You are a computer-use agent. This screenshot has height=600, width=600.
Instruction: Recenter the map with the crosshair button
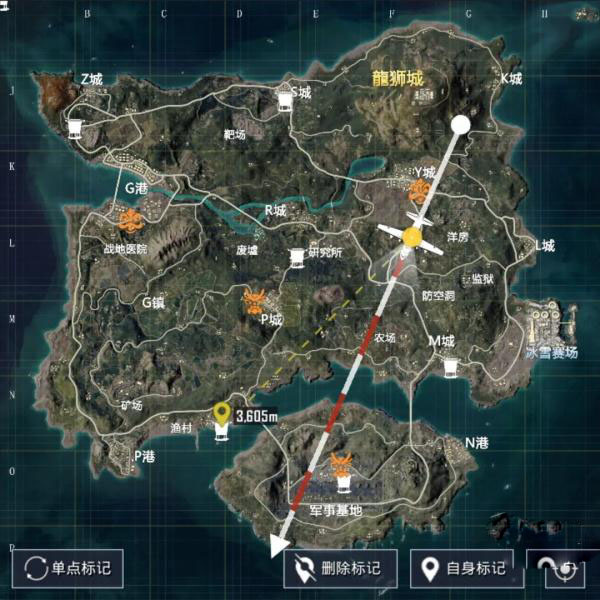pyautogui.click(x=564, y=568)
